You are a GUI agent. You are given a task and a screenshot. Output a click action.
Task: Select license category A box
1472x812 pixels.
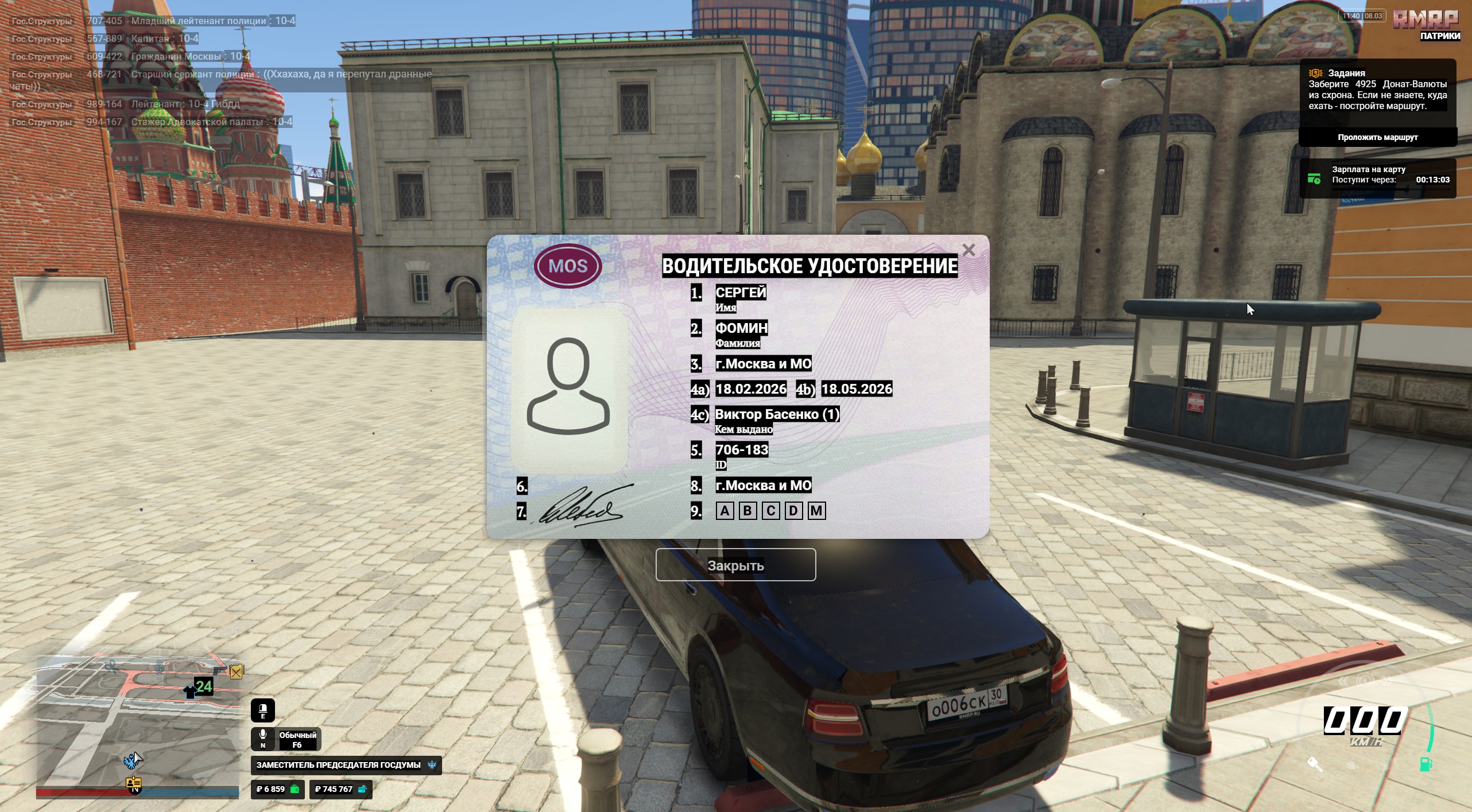[x=725, y=511]
